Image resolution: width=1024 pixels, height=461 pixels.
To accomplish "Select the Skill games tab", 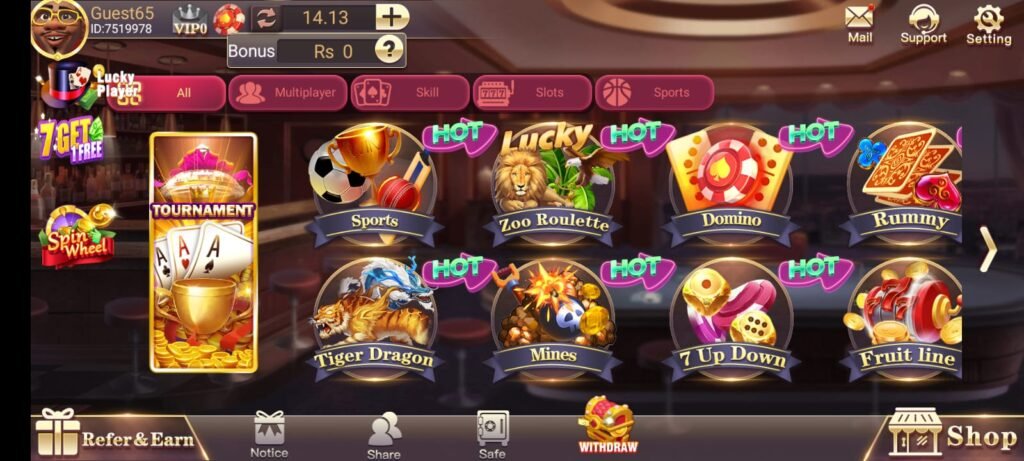I will [x=411, y=93].
